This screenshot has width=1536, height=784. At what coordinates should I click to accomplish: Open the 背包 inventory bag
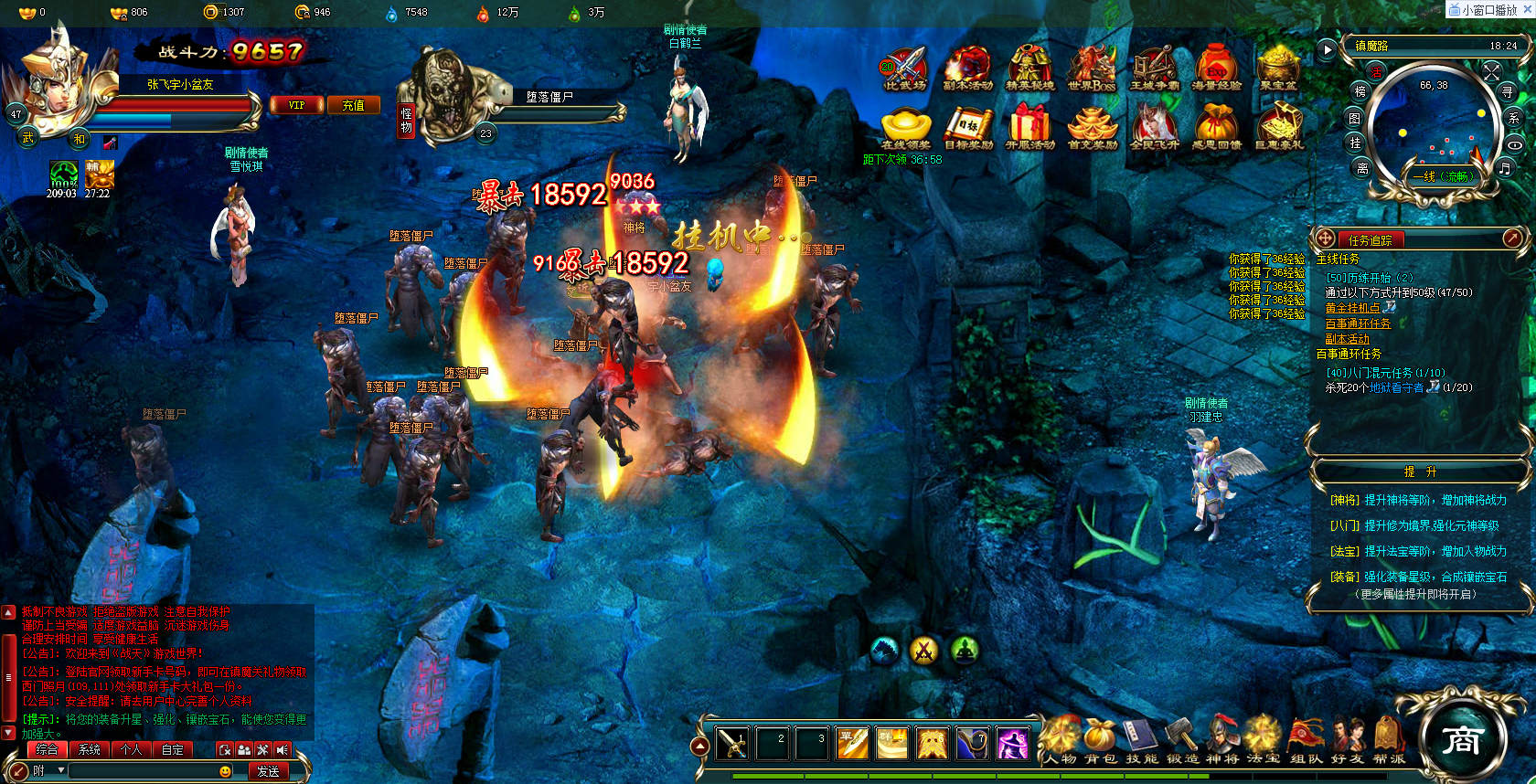pyautogui.click(x=1101, y=739)
